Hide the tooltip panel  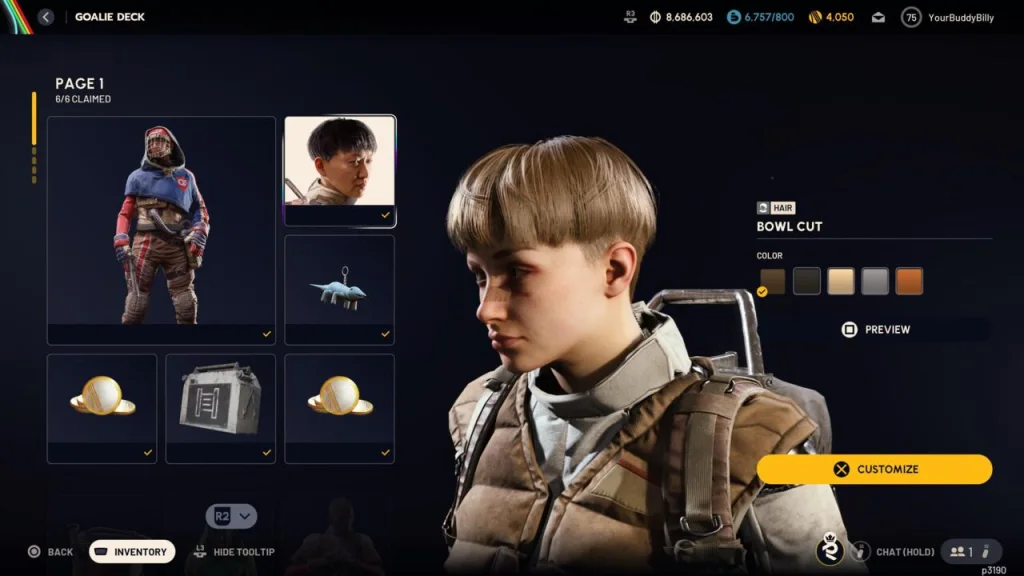(x=234, y=552)
